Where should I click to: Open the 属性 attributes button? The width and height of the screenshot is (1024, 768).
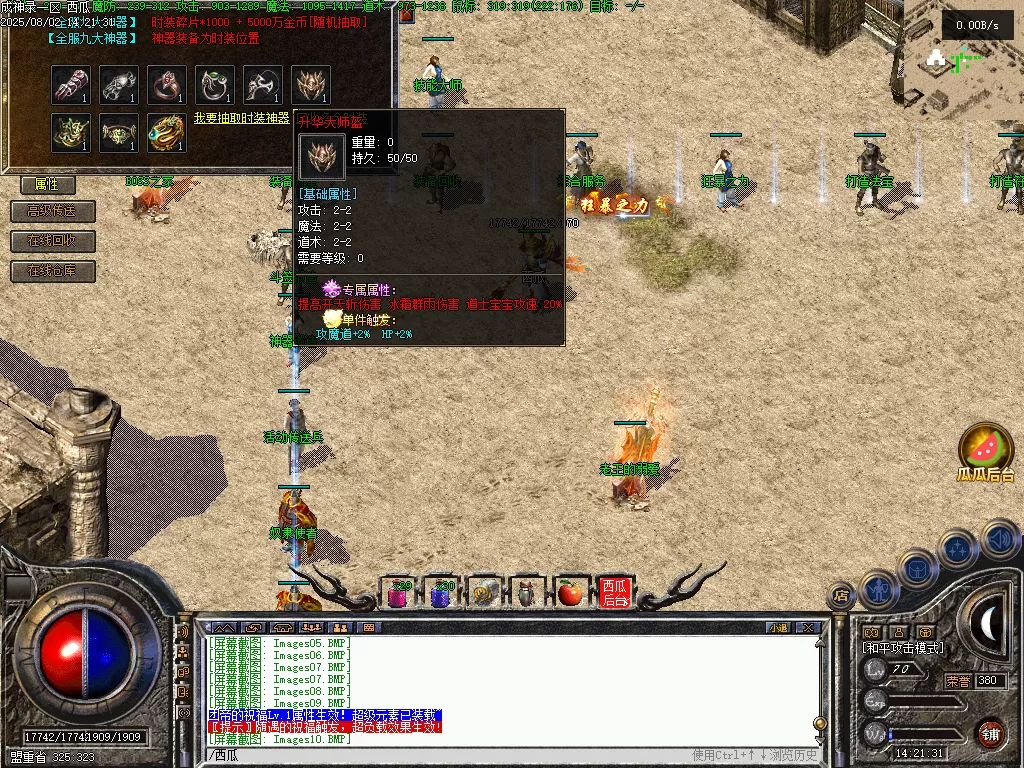(48, 185)
